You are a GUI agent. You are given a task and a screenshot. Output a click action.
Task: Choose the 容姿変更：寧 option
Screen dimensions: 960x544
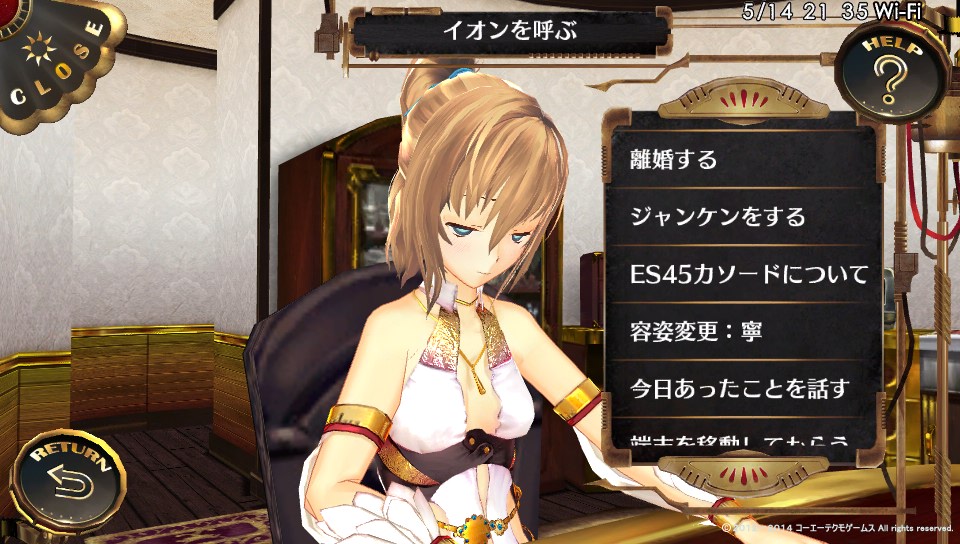743,329
